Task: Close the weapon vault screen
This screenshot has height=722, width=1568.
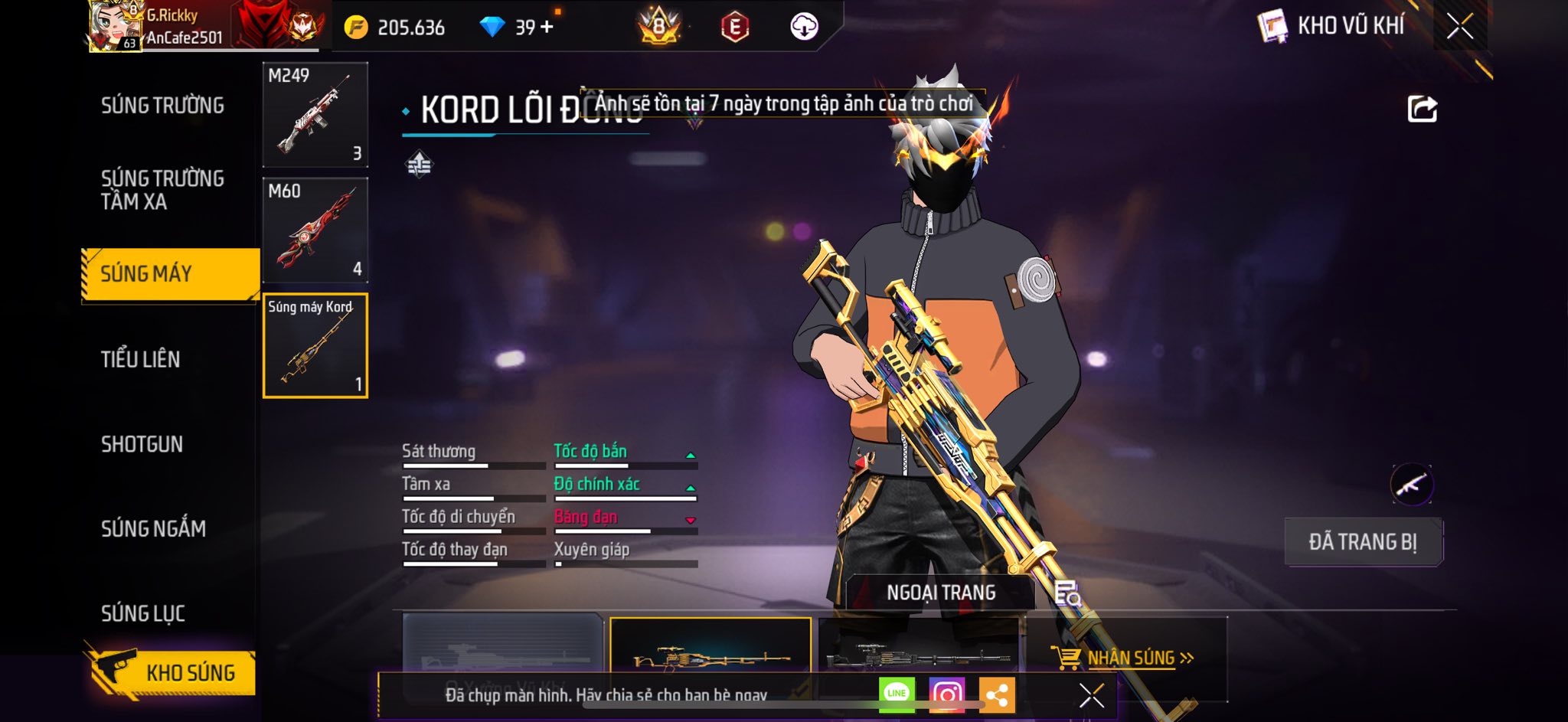Action: [x=1459, y=27]
